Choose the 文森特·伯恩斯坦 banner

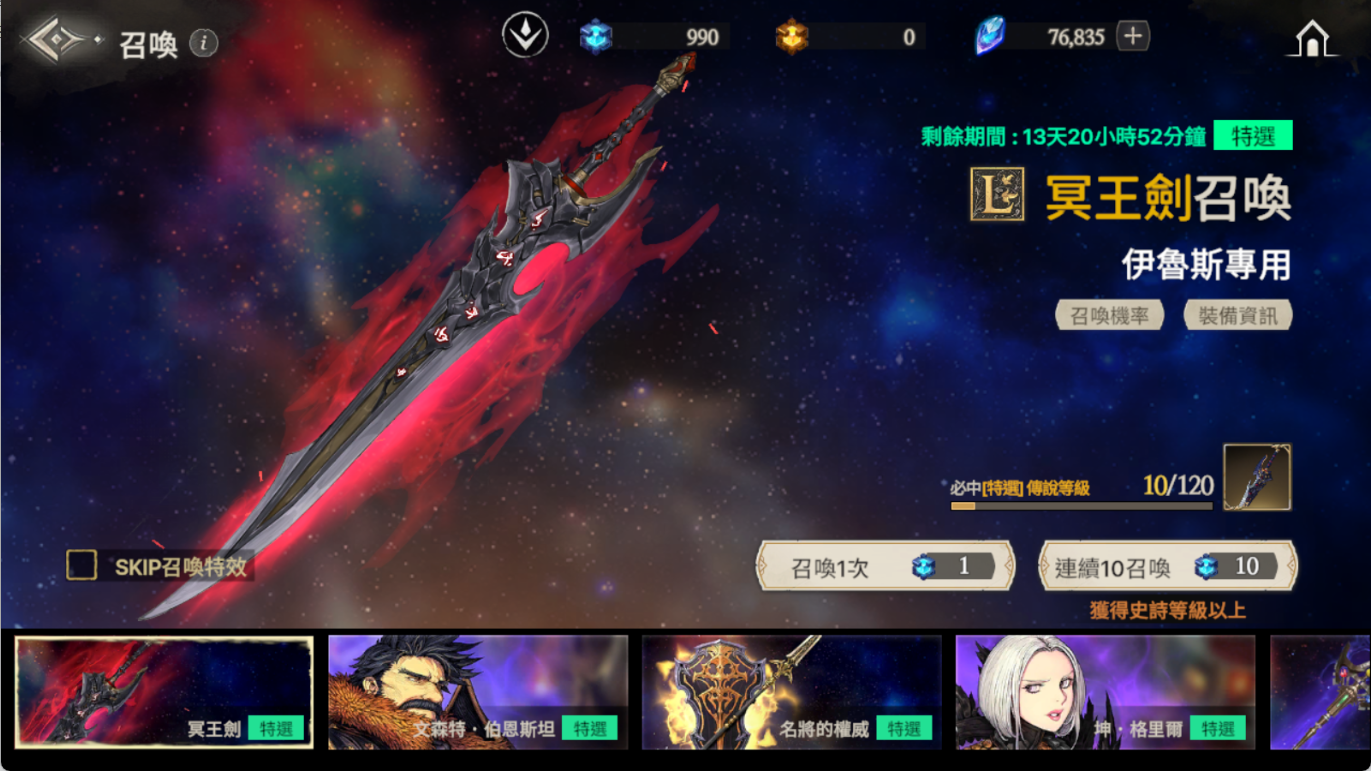click(x=478, y=692)
